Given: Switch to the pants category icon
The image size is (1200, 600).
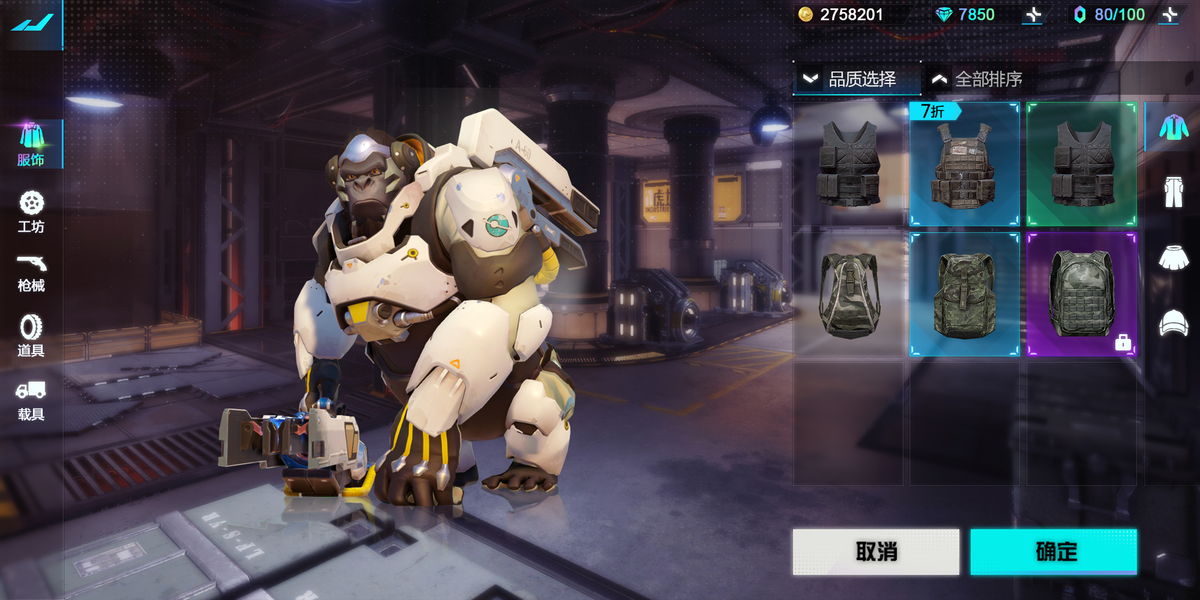Looking at the screenshot, I should 1172,192.
